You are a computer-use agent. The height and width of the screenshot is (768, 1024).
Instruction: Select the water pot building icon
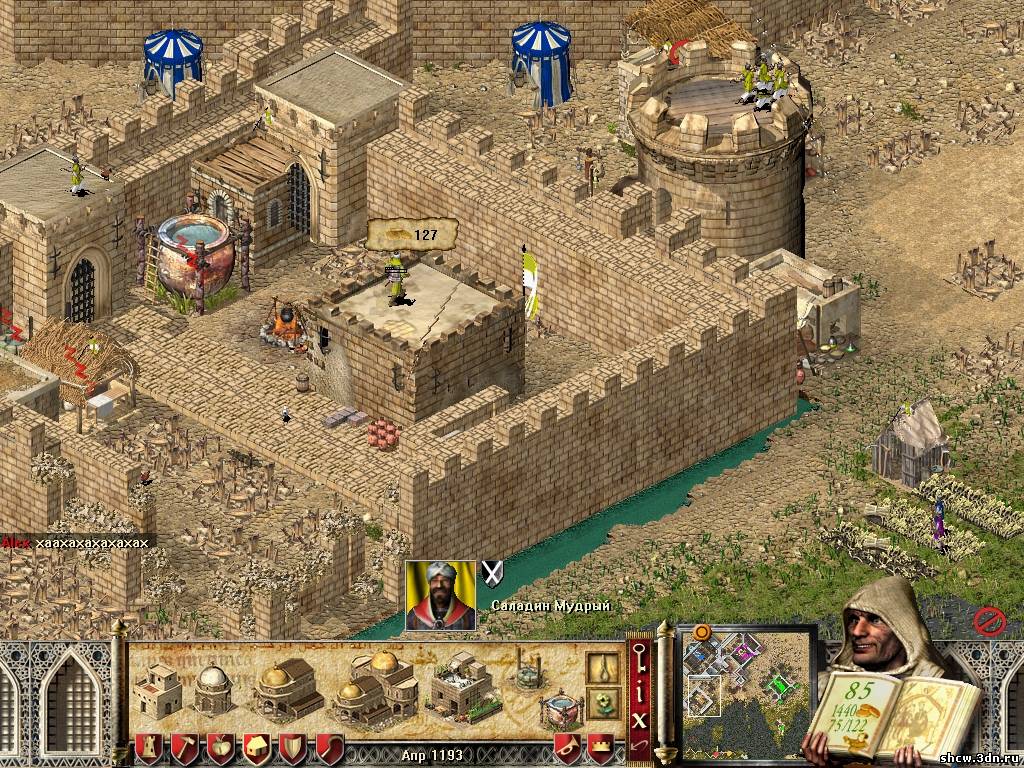[x=561, y=707]
